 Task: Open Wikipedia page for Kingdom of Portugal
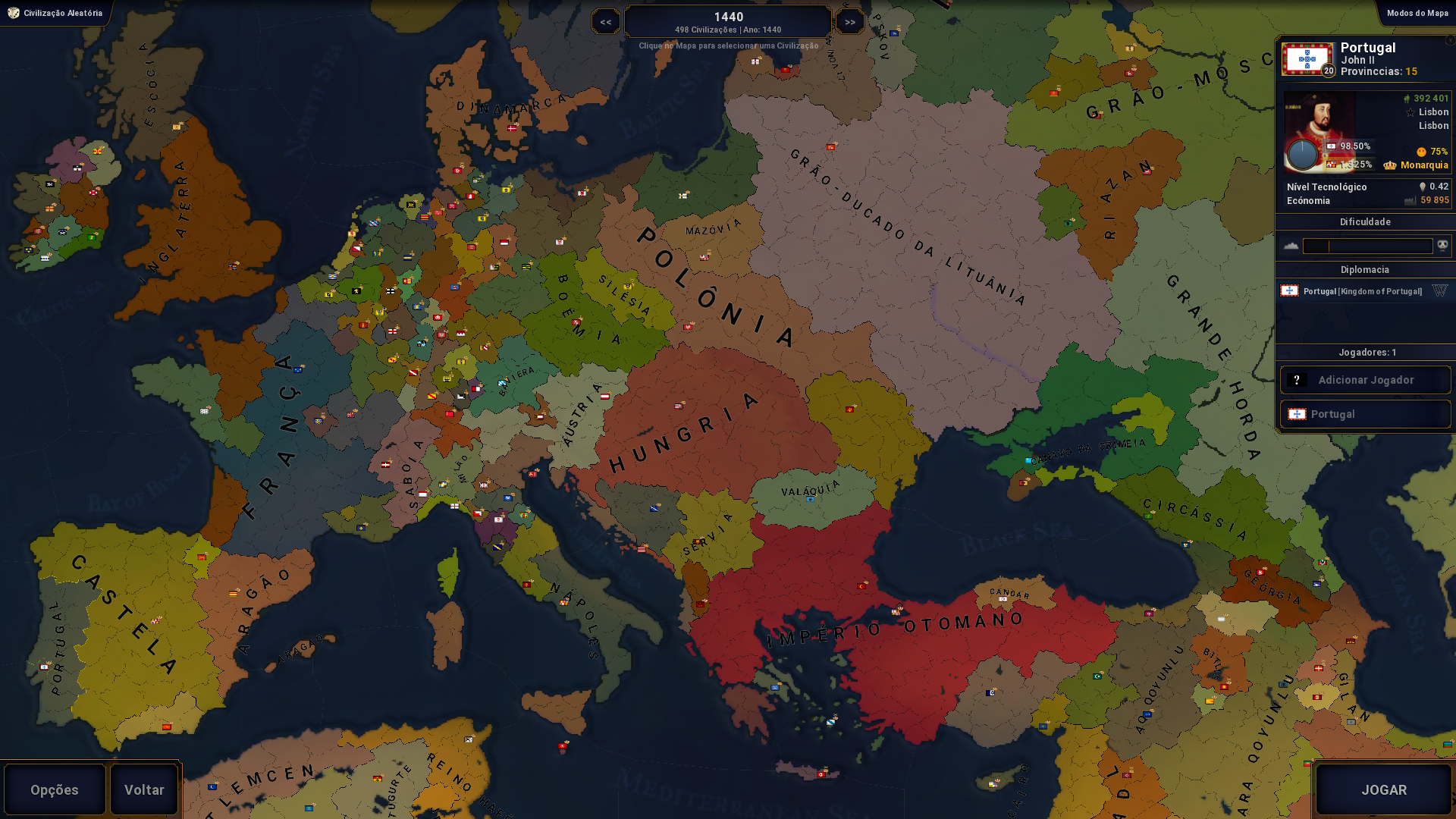[1439, 290]
